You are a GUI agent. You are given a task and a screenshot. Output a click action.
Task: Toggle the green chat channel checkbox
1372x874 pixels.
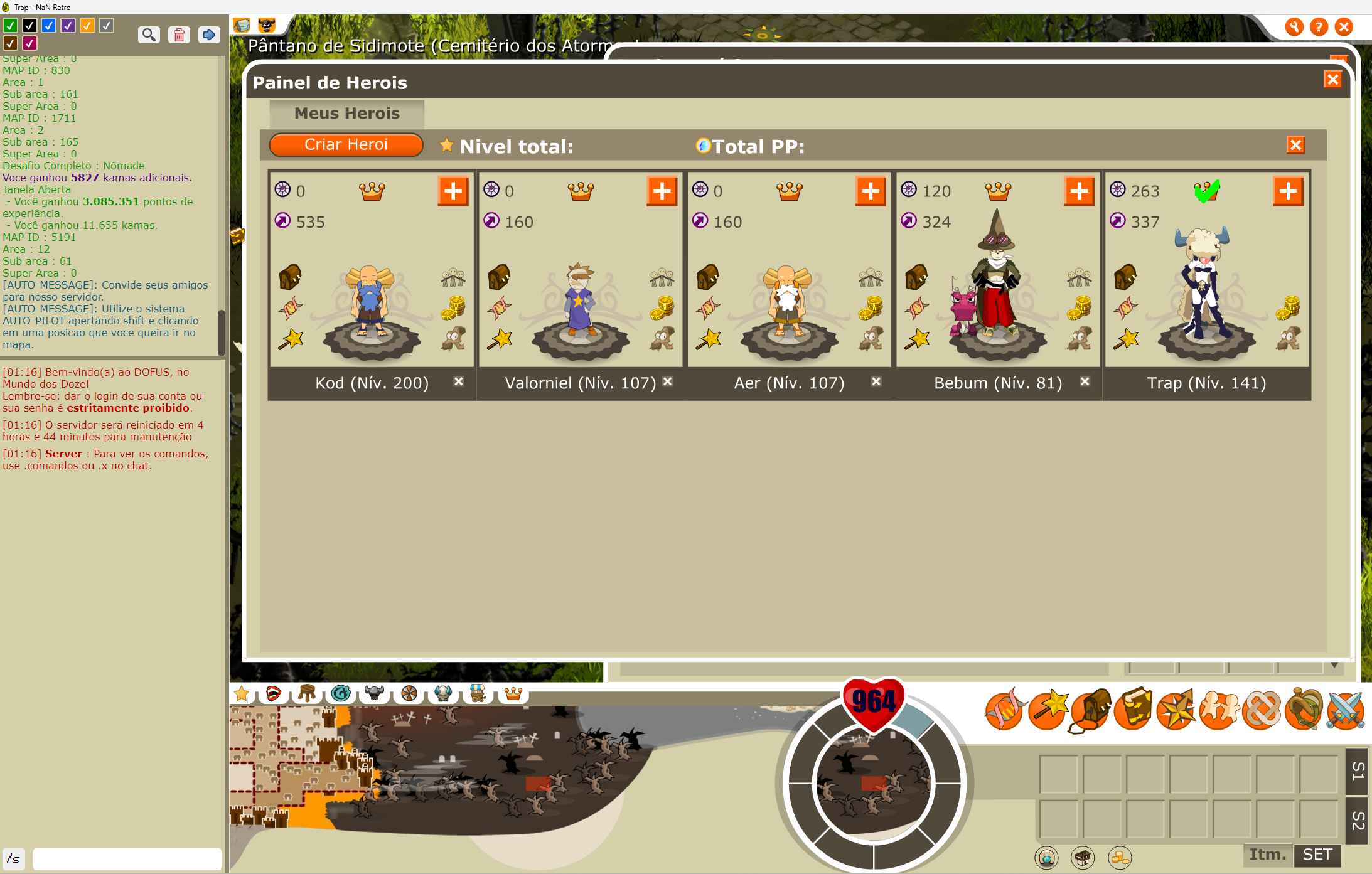point(10,26)
